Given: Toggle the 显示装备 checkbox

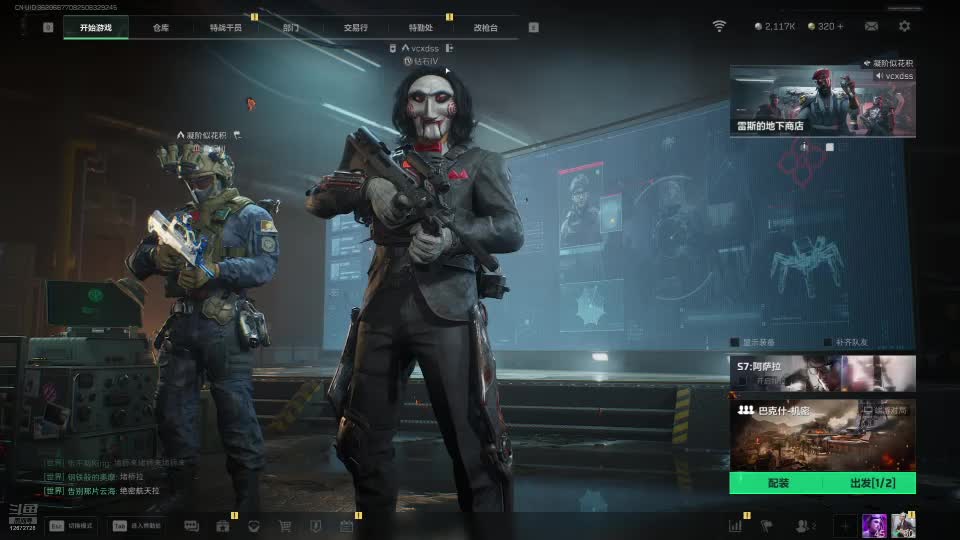Looking at the screenshot, I should 735,342.
